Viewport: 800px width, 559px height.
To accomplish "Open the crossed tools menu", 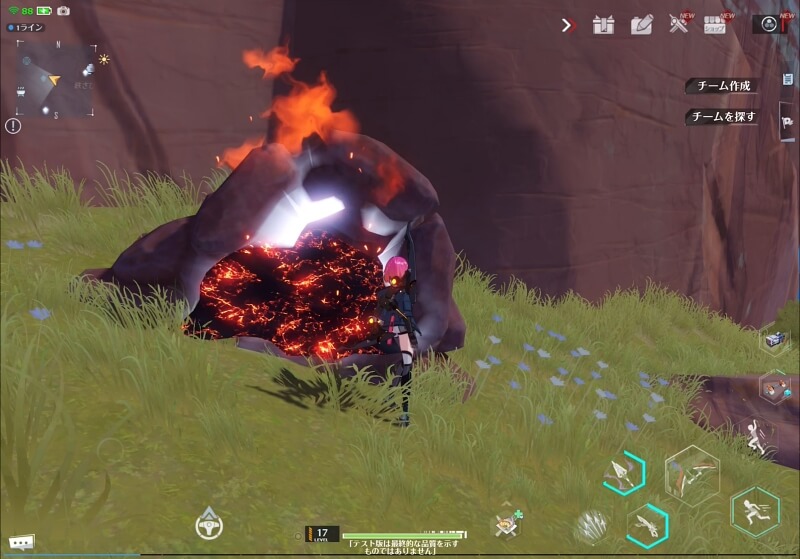I will click(x=679, y=25).
